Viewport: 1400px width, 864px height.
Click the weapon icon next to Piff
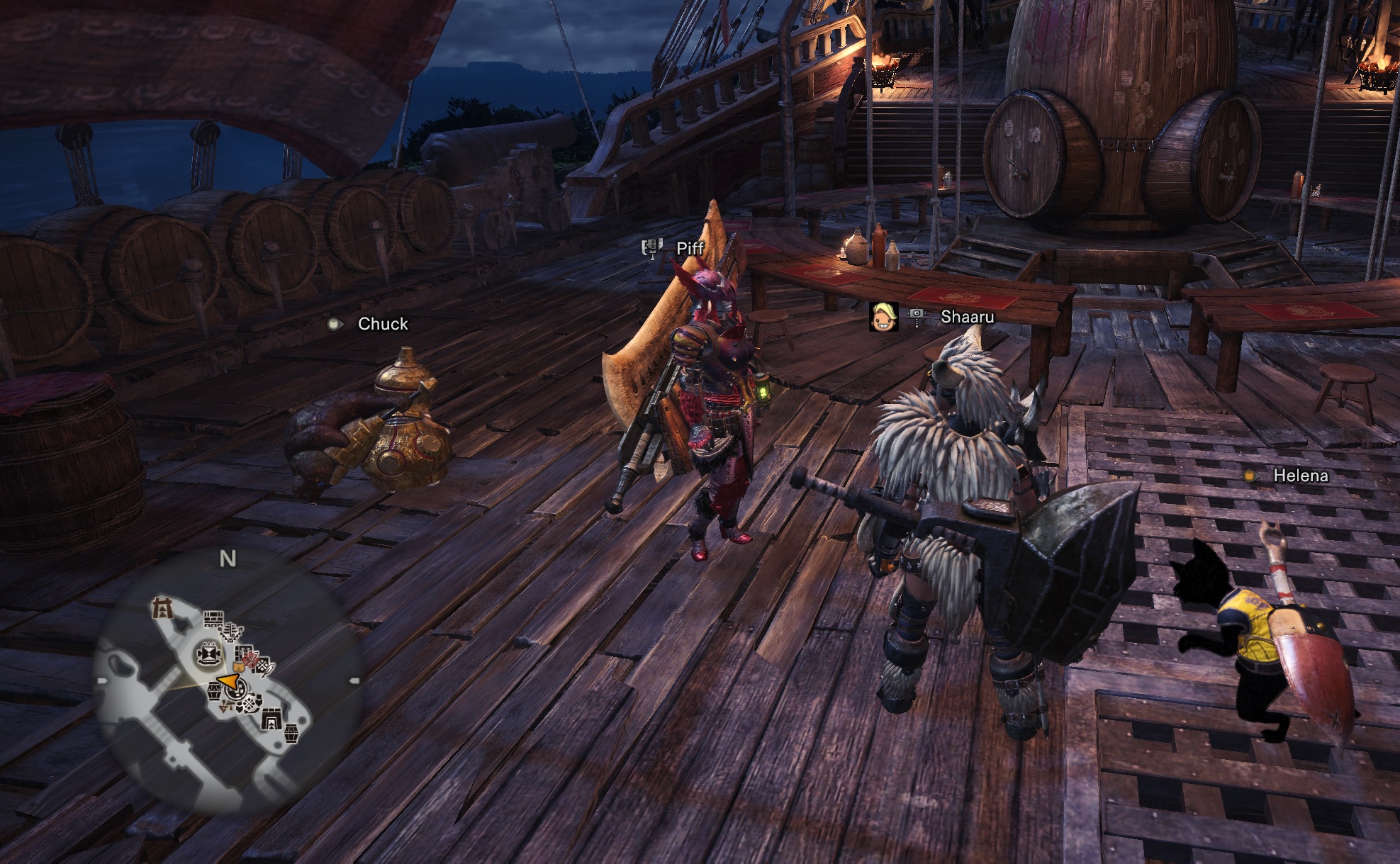point(651,248)
